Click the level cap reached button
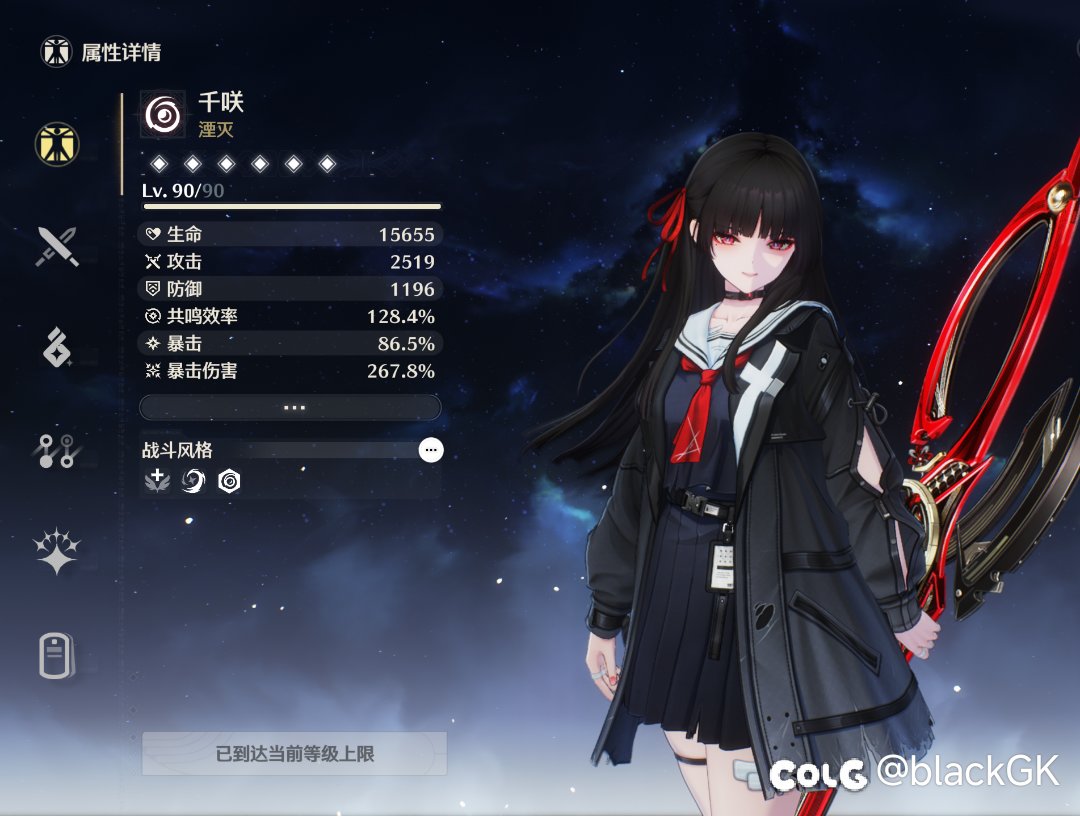 294,753
